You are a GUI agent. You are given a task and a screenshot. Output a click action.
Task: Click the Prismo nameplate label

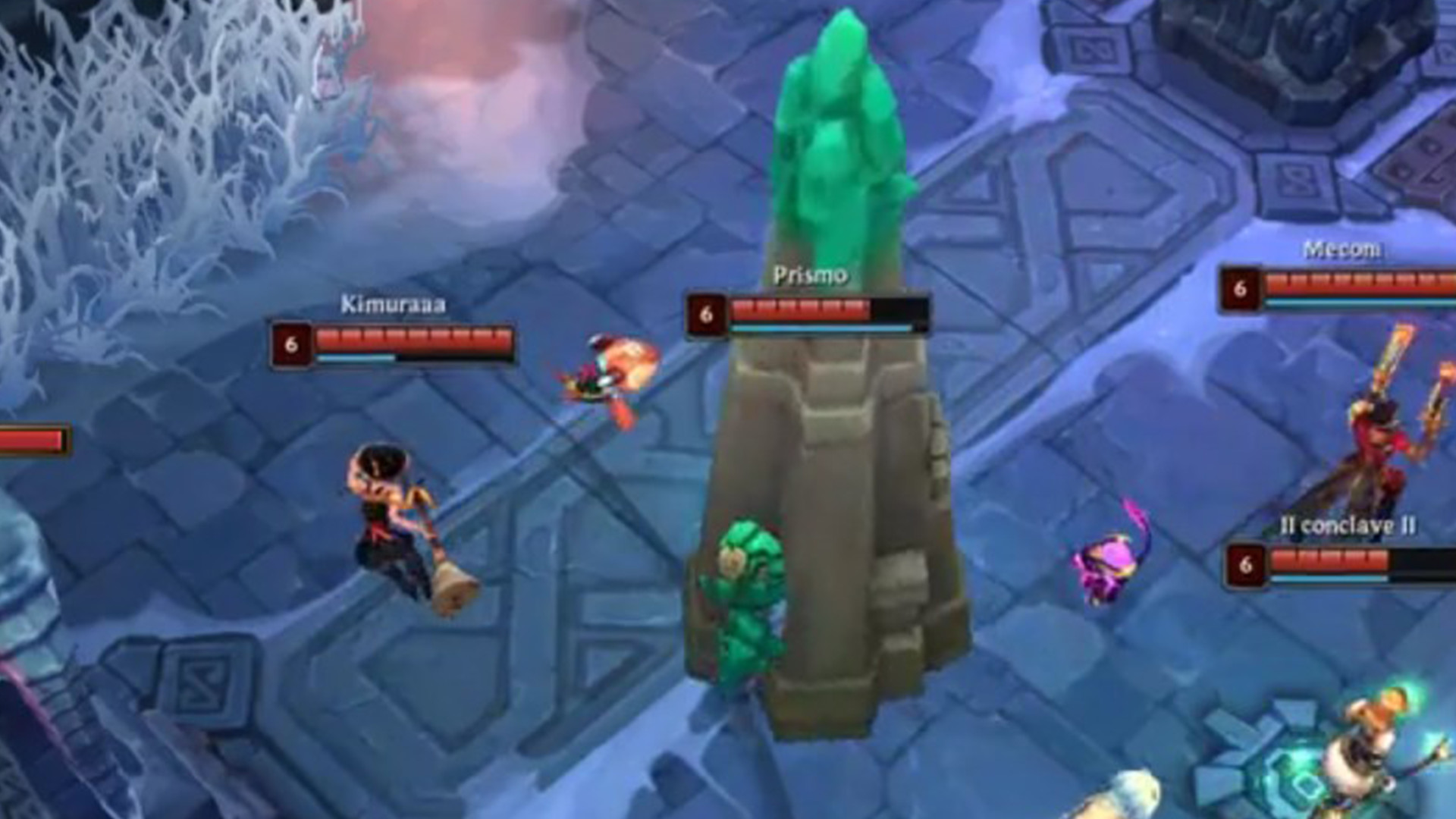tap(810, 275)
